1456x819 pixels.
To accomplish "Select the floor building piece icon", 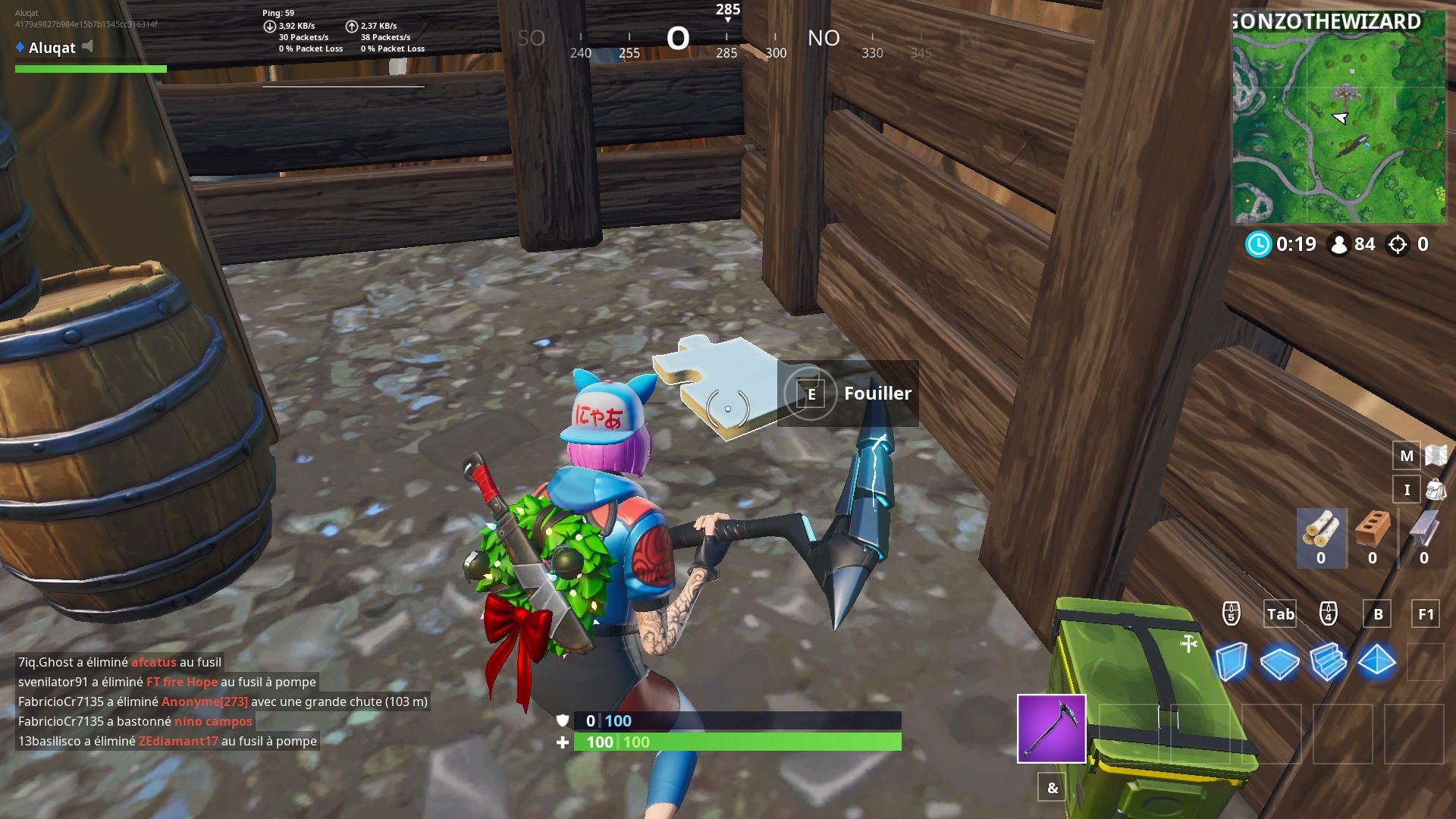I will click(1282, 661).
